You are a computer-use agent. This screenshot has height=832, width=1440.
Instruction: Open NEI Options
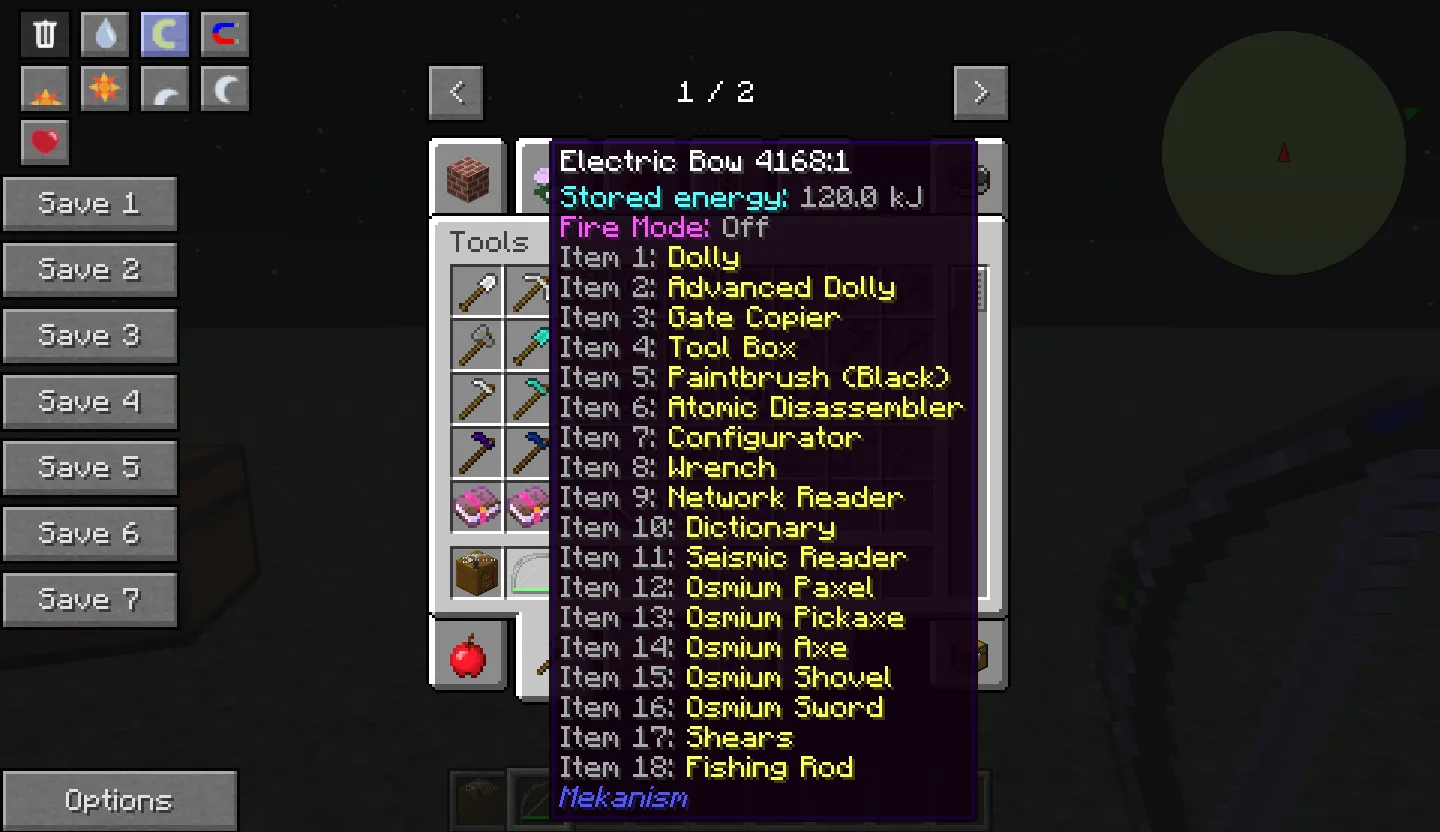tap(120, 799)
